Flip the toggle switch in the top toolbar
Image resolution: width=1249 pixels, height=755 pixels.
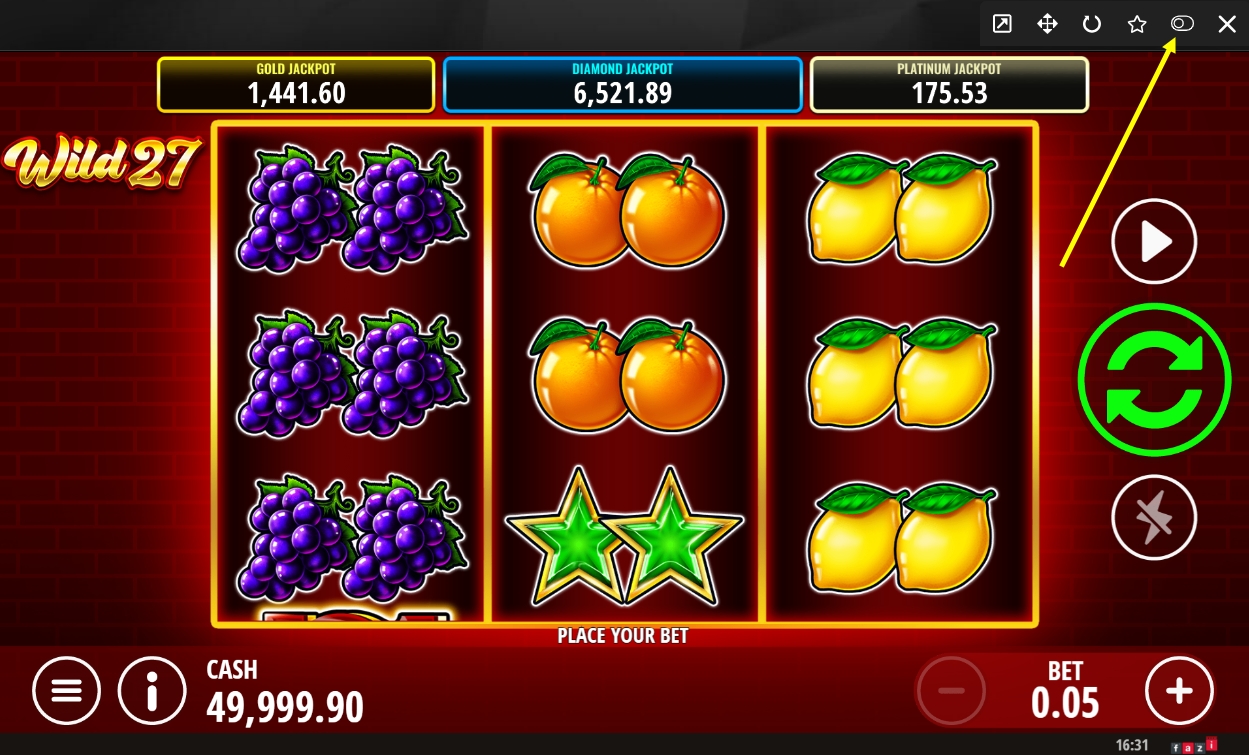click(x=1182, y=24)
